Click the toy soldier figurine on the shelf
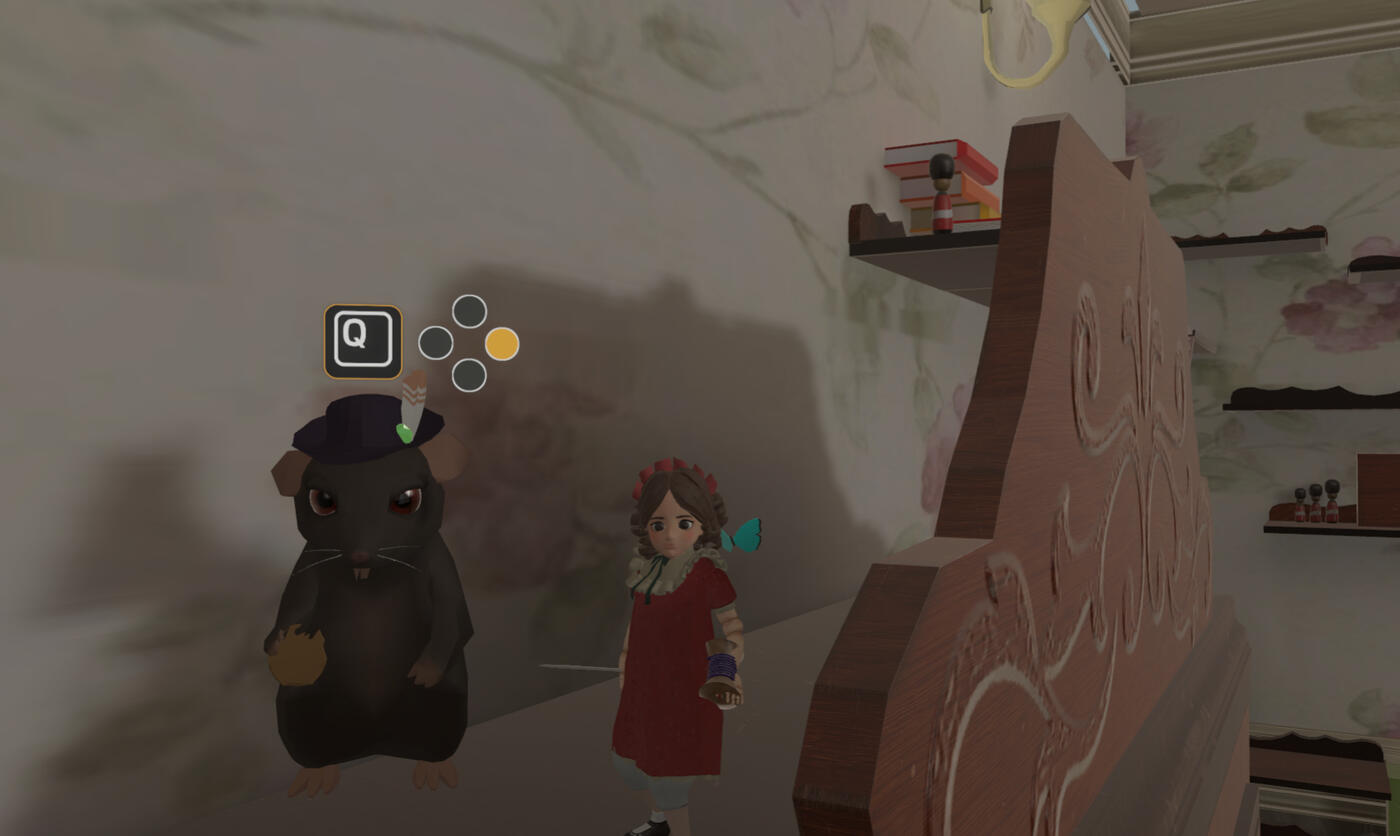The width and height of the screenshot is (1400, 836). [x=942, y=186]
